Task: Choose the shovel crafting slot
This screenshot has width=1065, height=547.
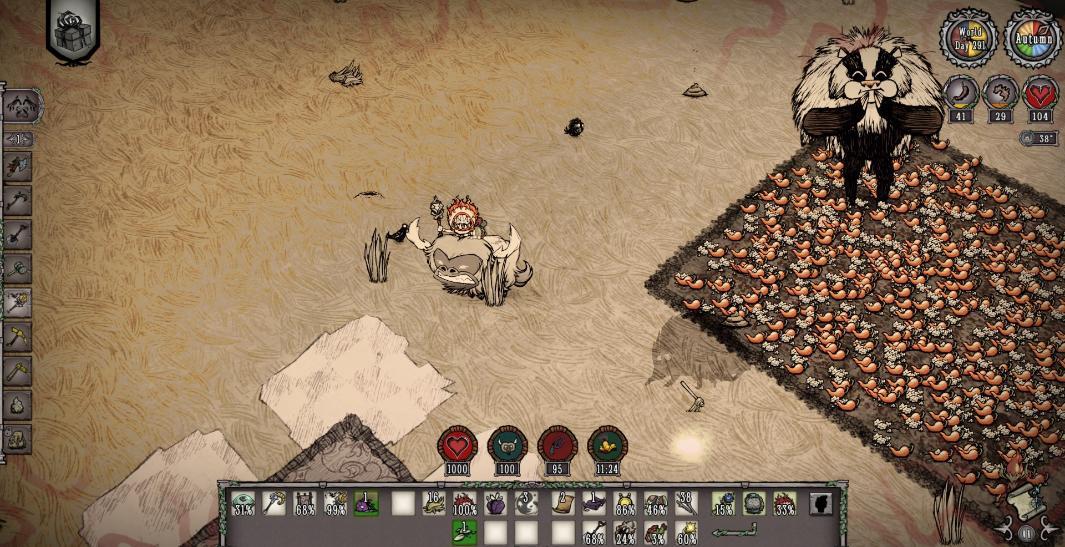Action: click(x=19, y=233)
